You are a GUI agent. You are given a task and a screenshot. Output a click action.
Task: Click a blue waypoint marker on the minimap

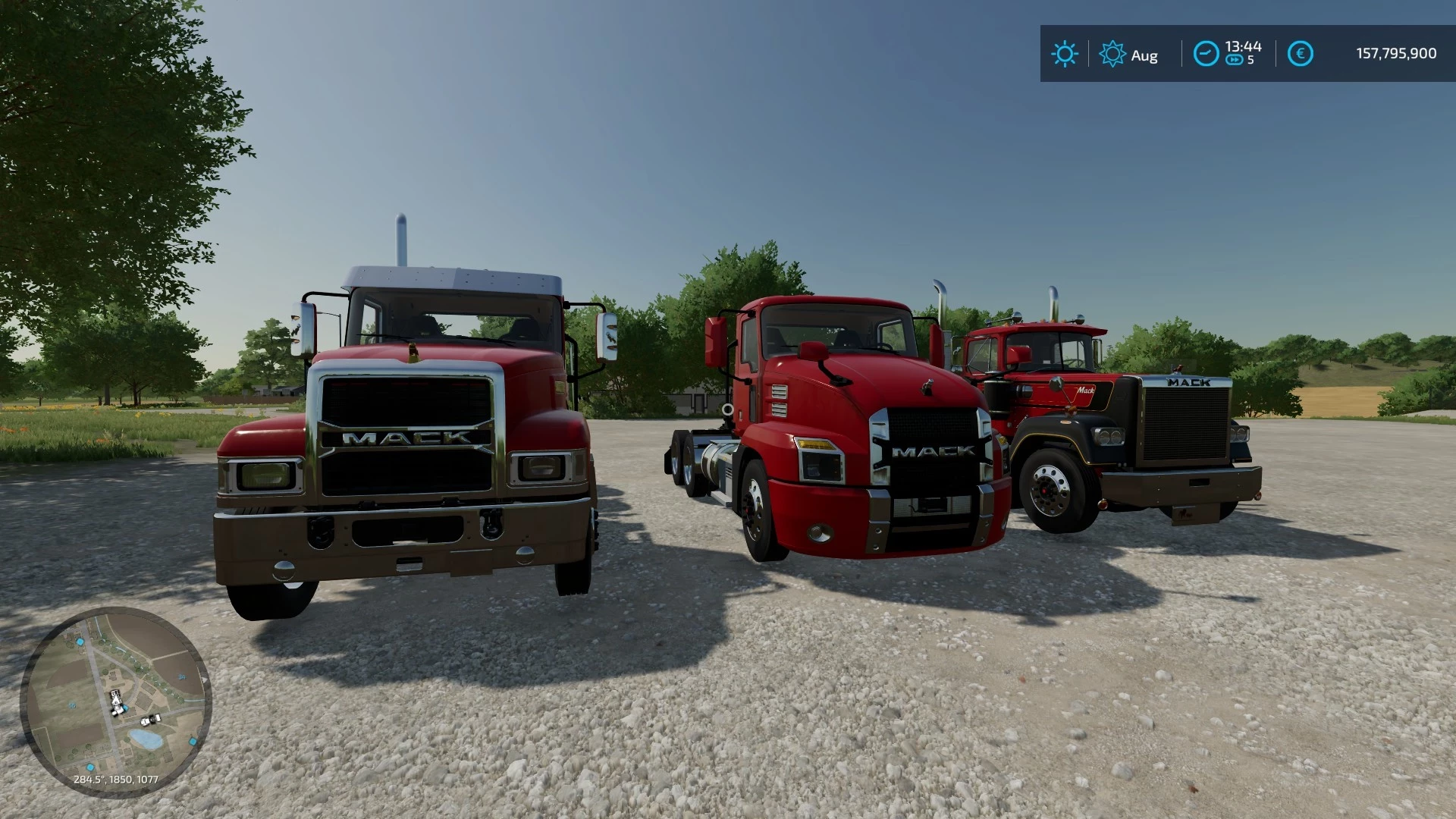(x=80, y=642)
